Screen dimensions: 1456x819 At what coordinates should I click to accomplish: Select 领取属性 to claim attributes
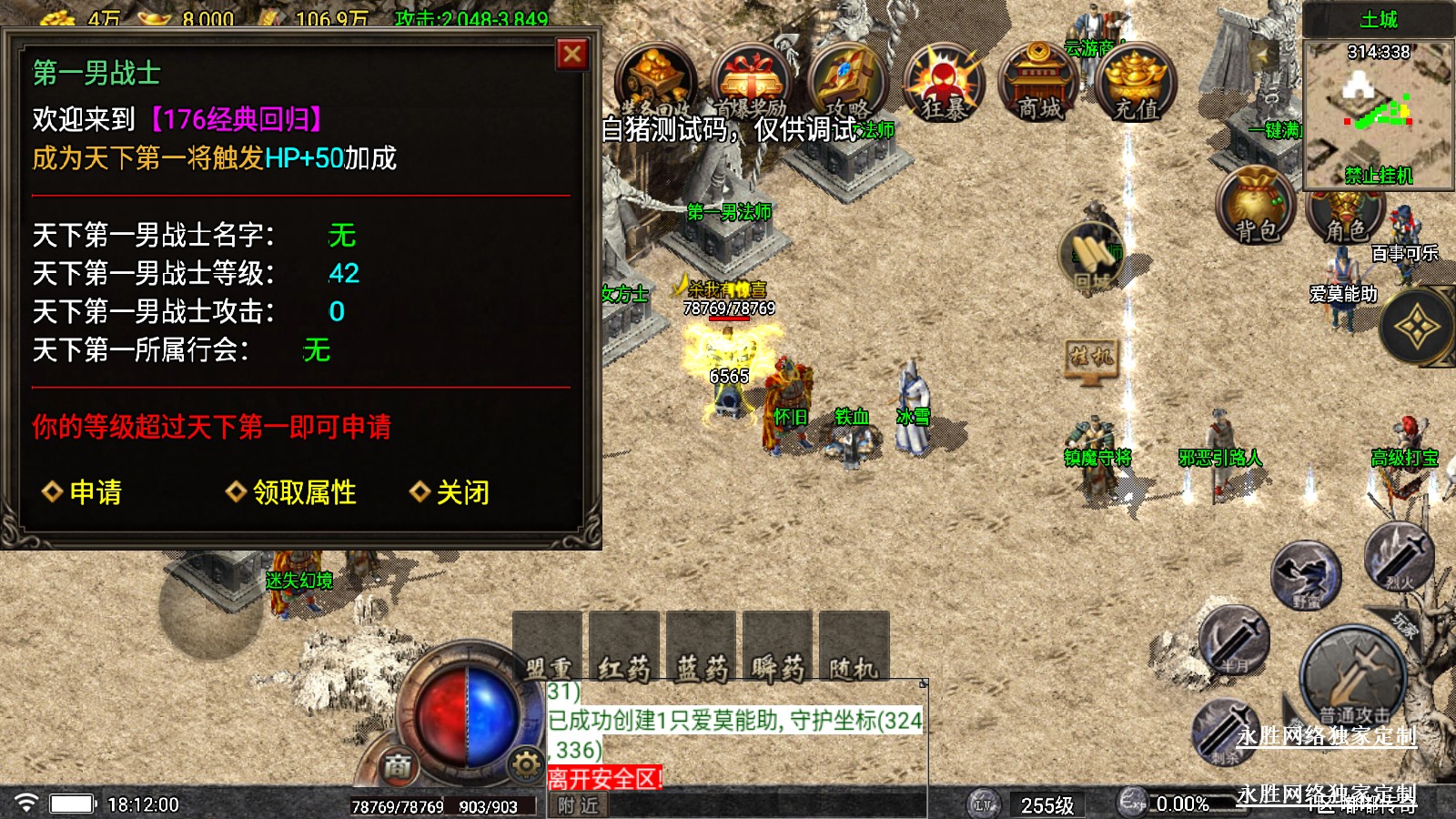(x=292, y=492)
